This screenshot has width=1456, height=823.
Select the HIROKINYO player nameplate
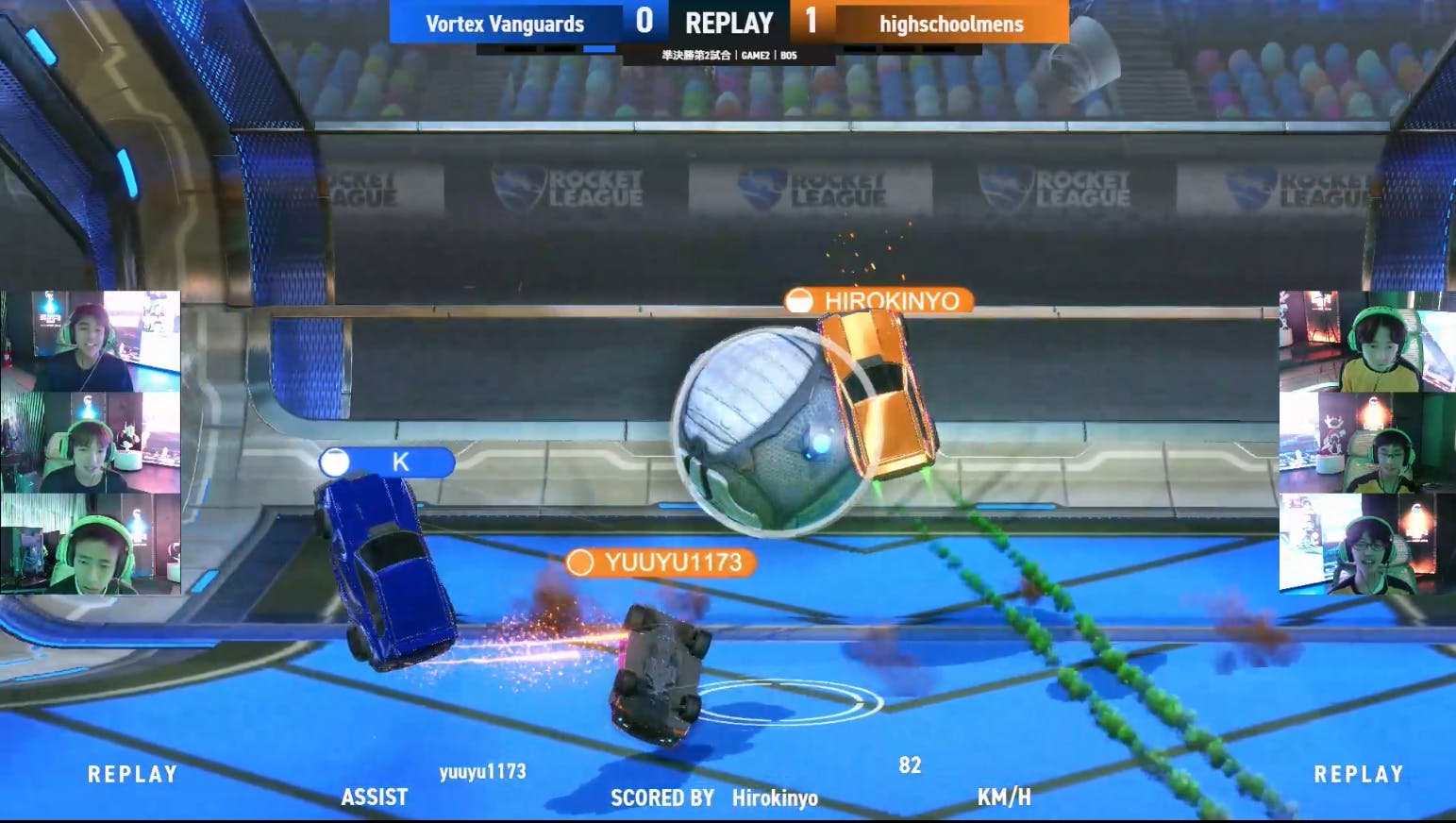click(878, 301)
